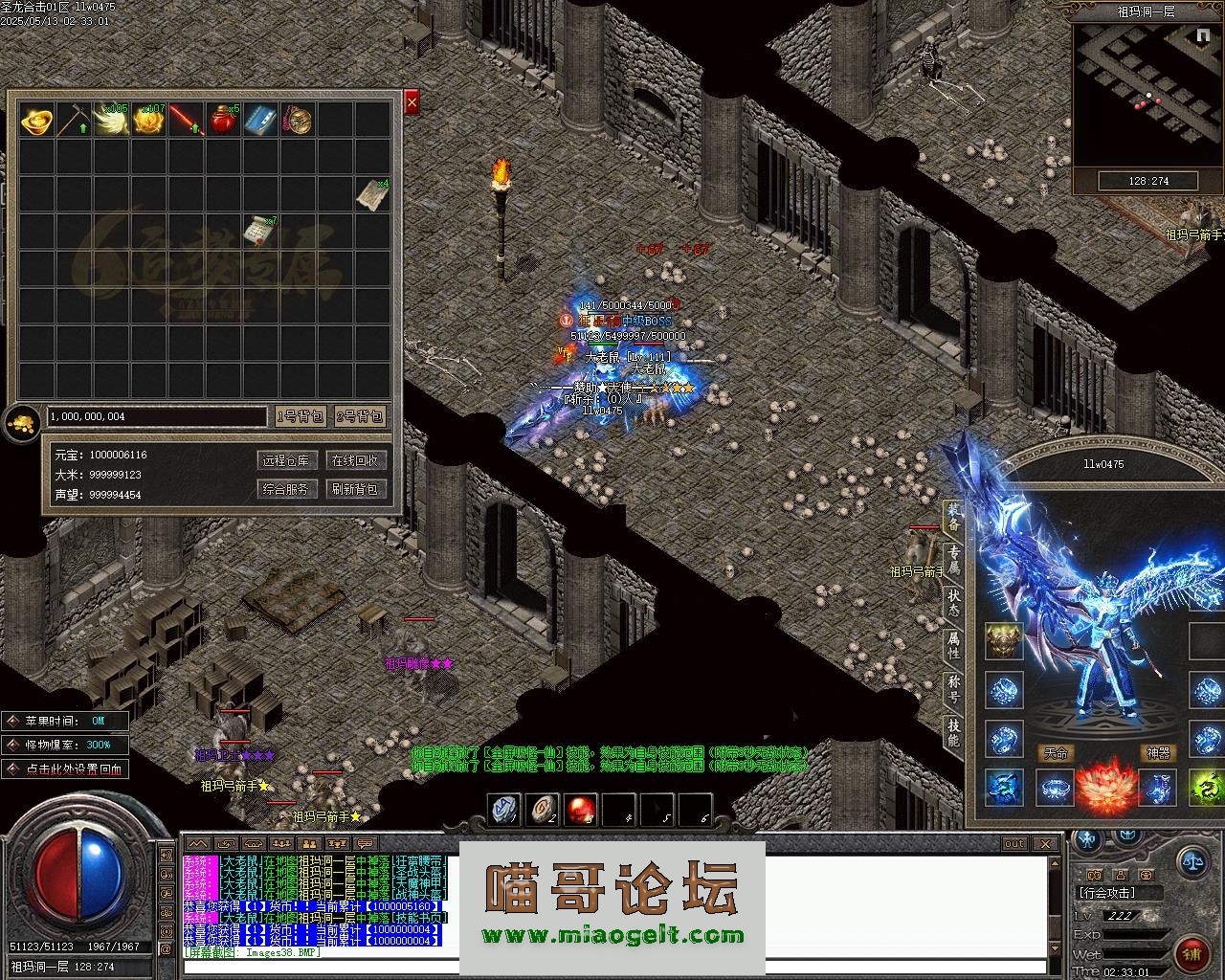
Task: Switch to bag 1 (1号背包)
Action: tap(301, 416)
